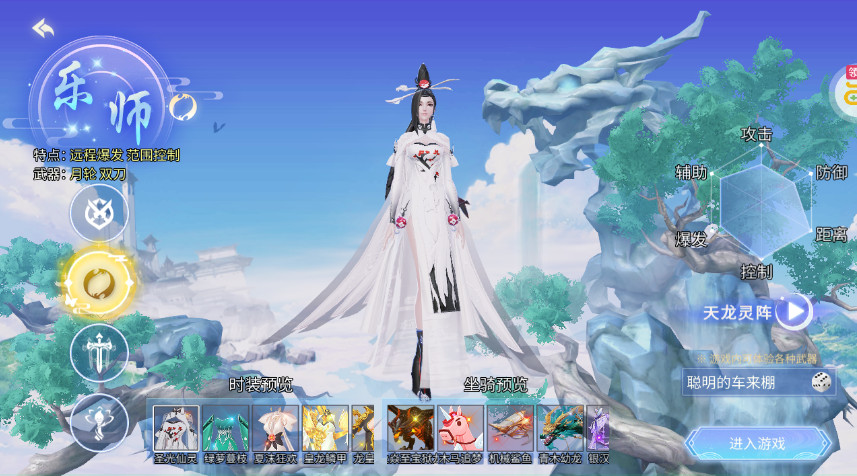Preview the fiery black beast mount

coord(410,428)
